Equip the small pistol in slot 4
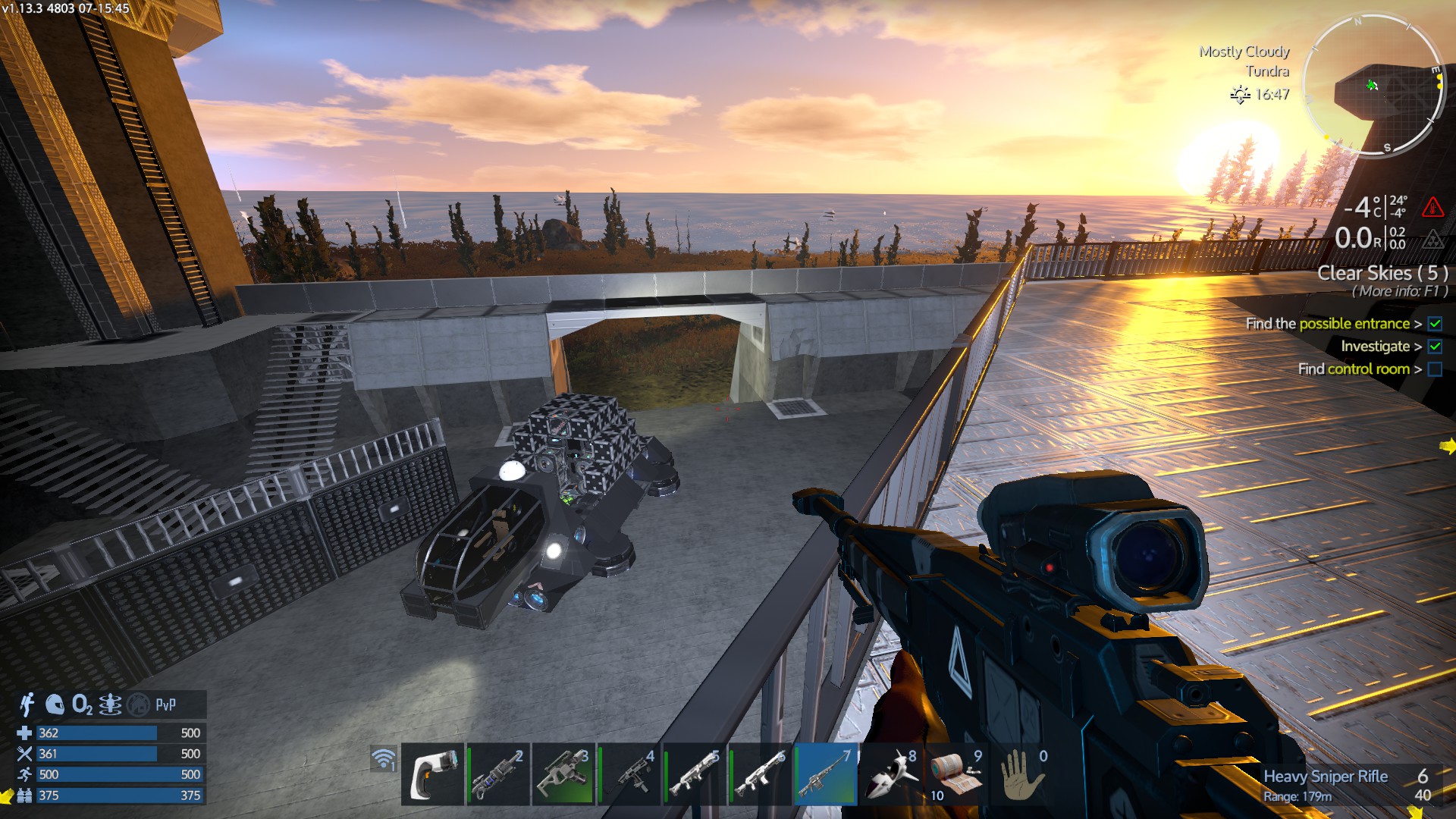Screen dimensions: 1456x819 (x=629, y=775)
